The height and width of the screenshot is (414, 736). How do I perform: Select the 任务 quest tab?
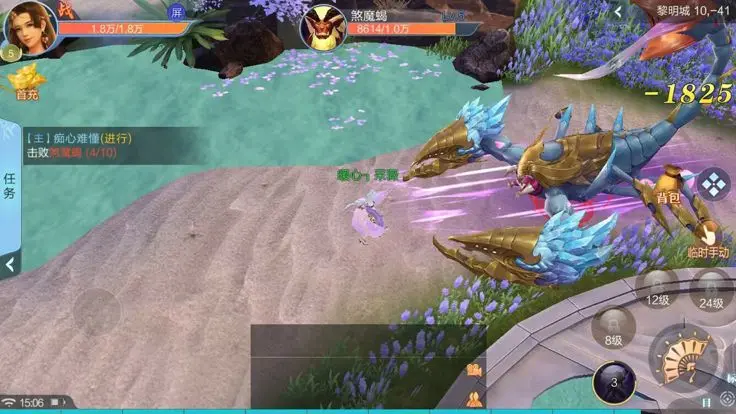(x=10, y=185)
